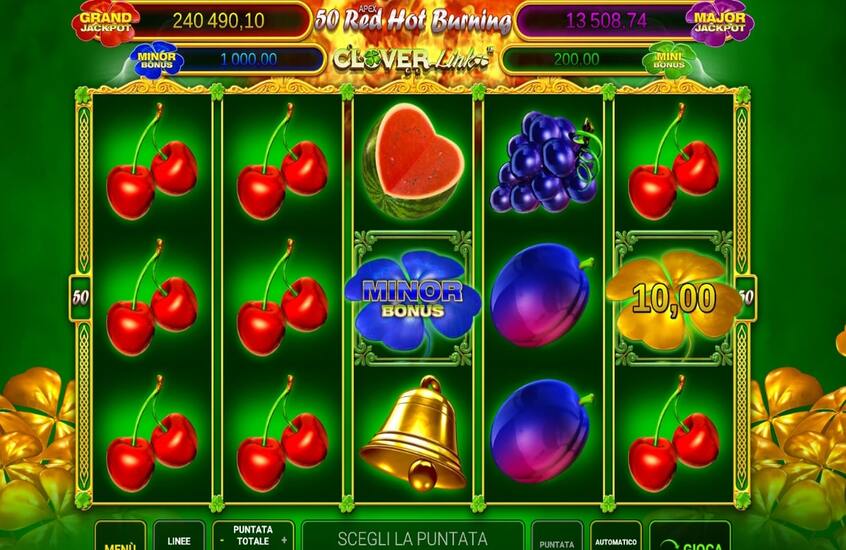Toggle the Automatico spin mode
Image resolution: width=846 pixels, height=550 pixels.
[616, 538]
